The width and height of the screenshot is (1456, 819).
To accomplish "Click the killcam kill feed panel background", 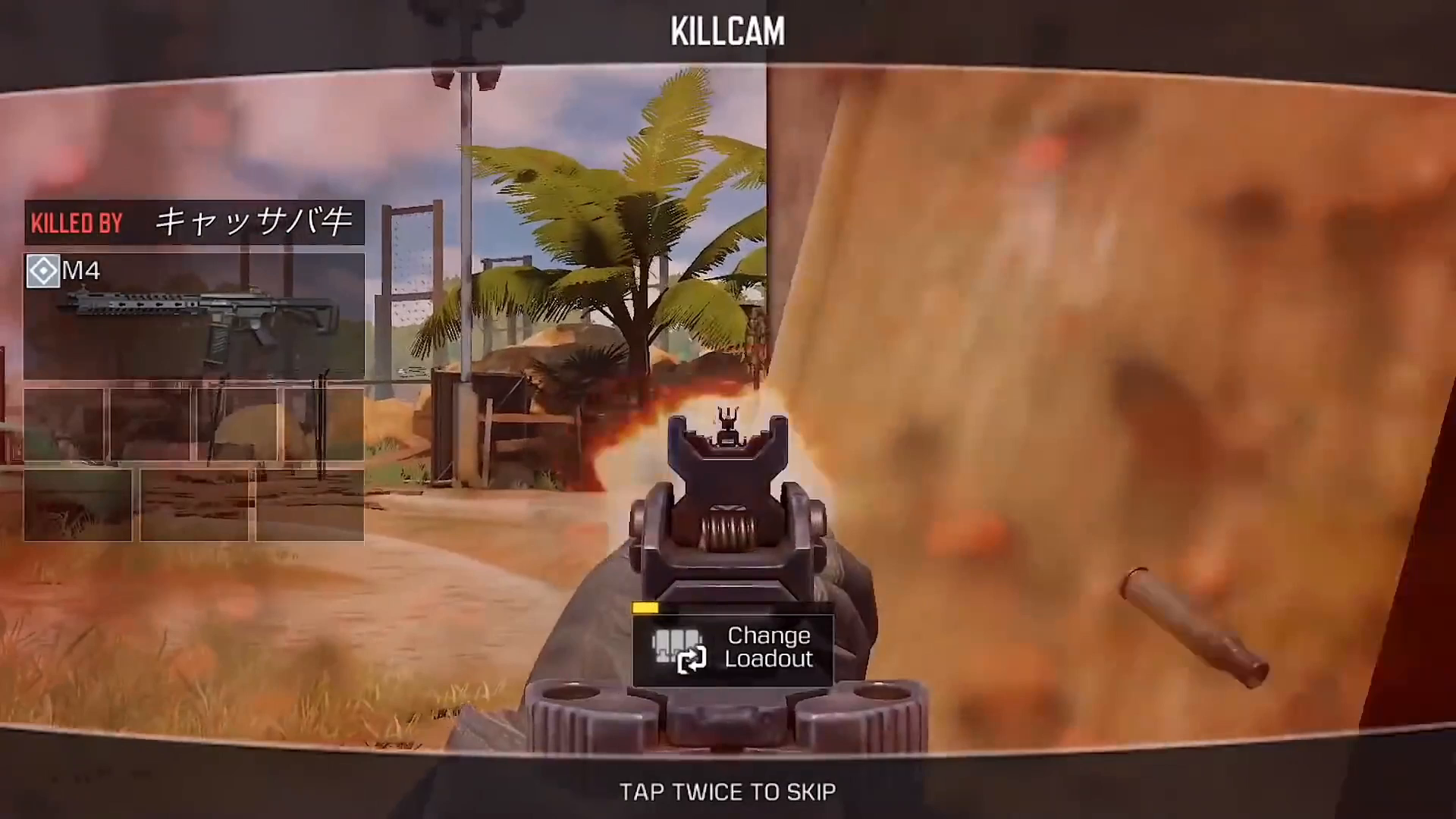I will 193,372.
